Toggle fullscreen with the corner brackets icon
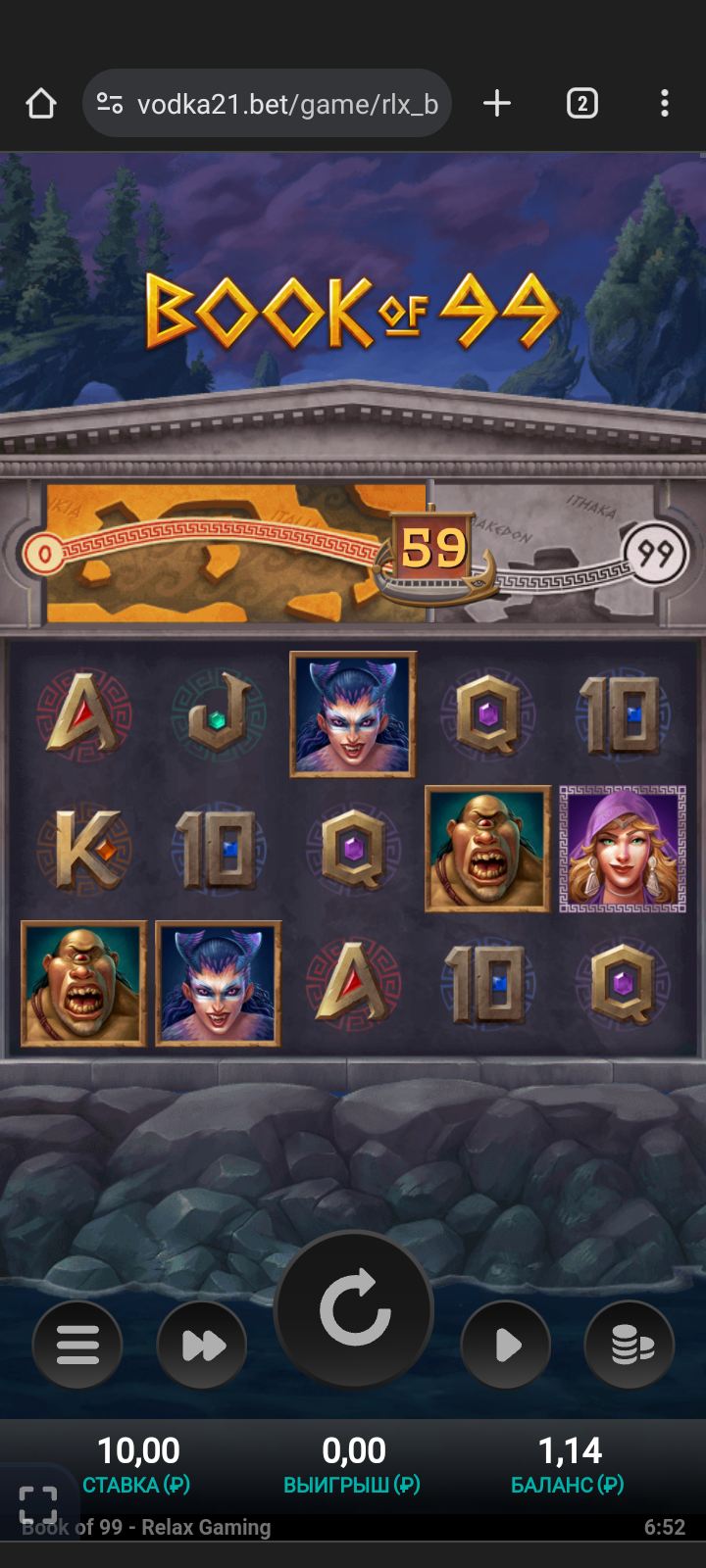 (38, 1504)
